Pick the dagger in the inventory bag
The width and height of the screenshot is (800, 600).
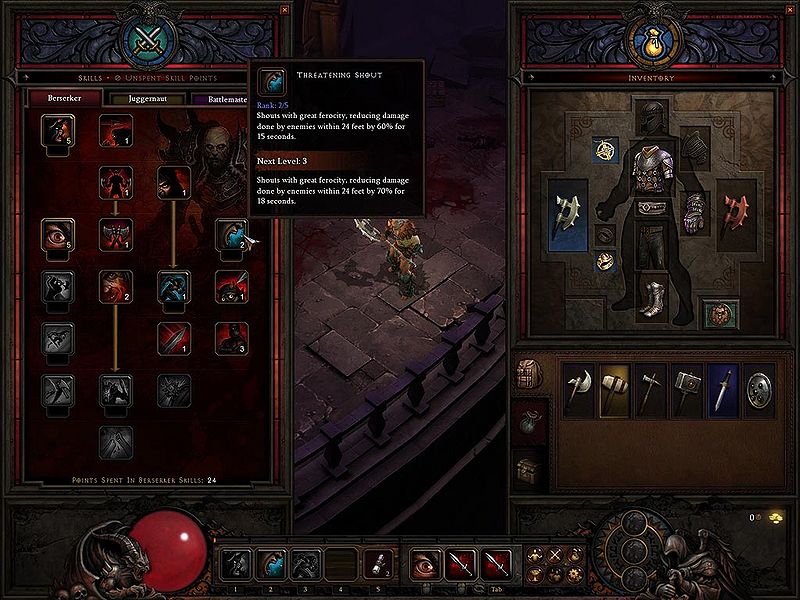point(723,389)
